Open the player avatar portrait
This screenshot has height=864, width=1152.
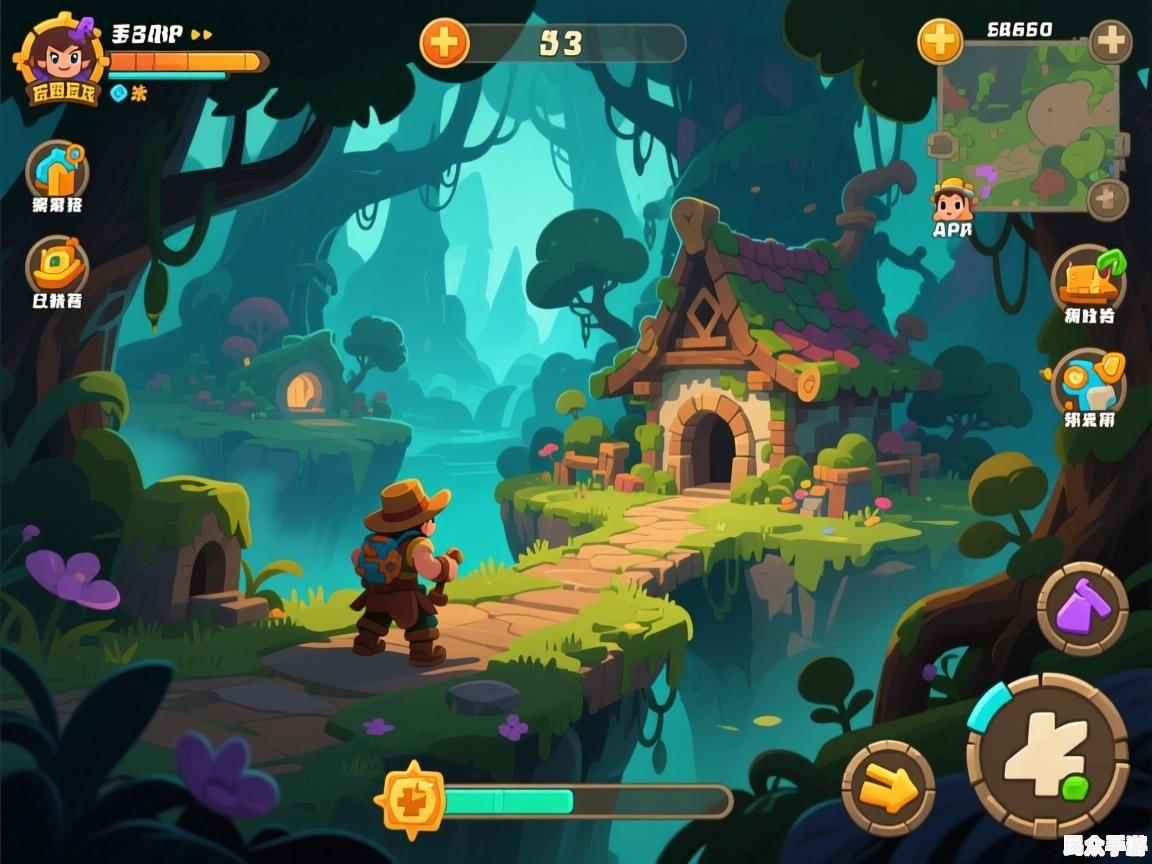click(x=58, y=57)
